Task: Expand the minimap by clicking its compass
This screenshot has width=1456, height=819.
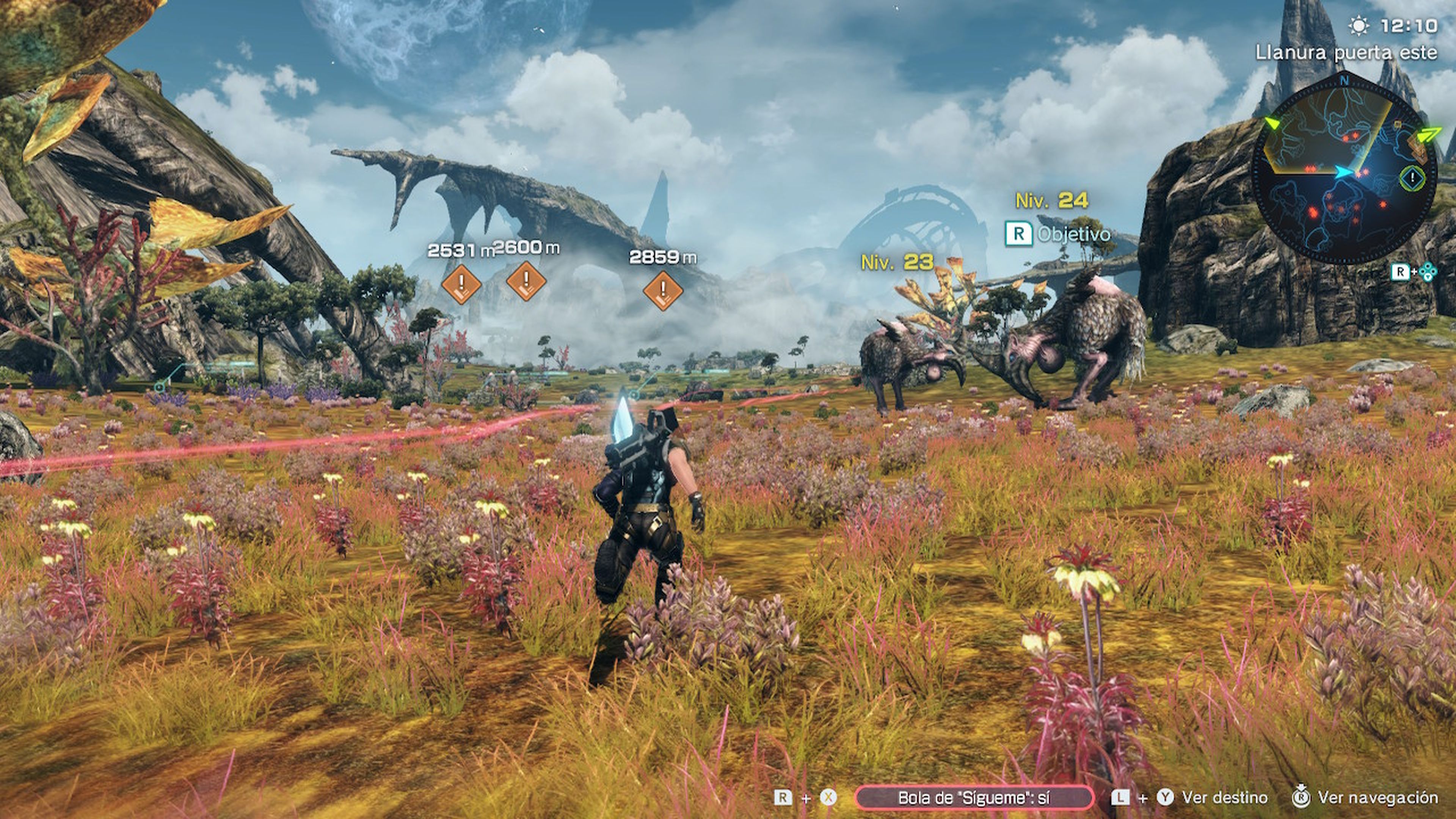Action: [1344, 80]
